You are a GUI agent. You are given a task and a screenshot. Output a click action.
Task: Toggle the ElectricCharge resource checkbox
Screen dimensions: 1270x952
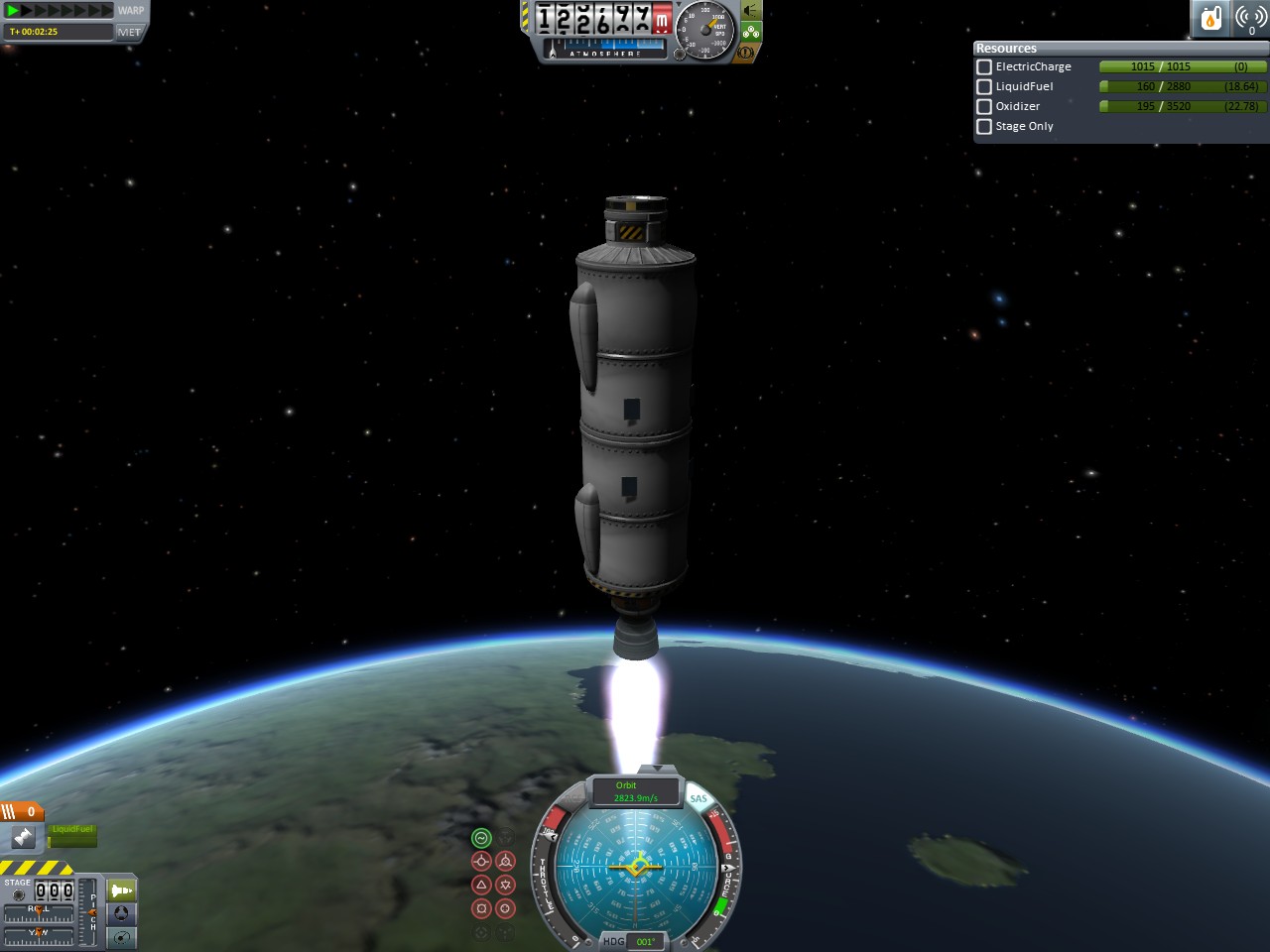(984, 66)
